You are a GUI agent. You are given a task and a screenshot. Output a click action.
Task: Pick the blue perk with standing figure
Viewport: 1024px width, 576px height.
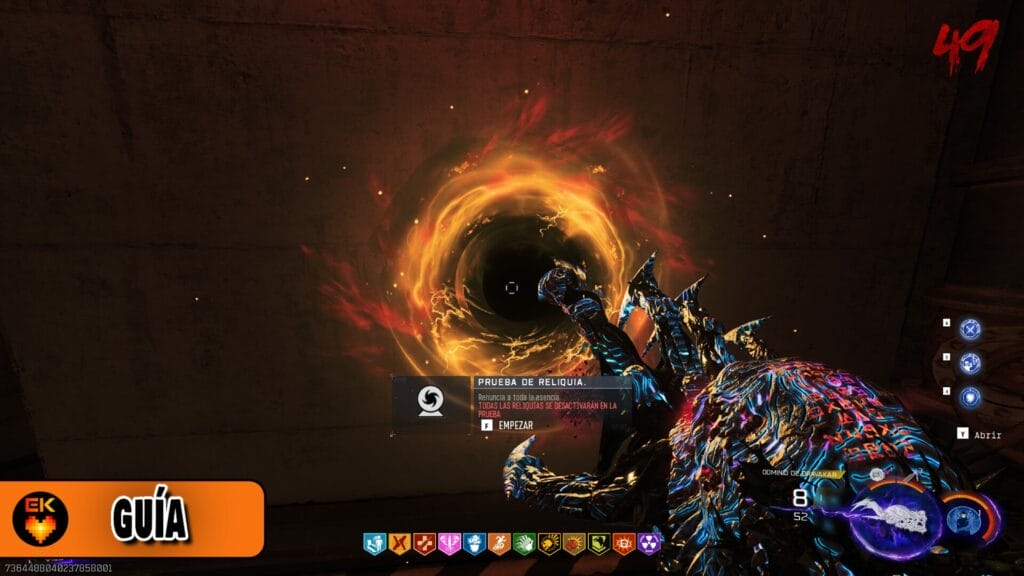click(373, 543)
